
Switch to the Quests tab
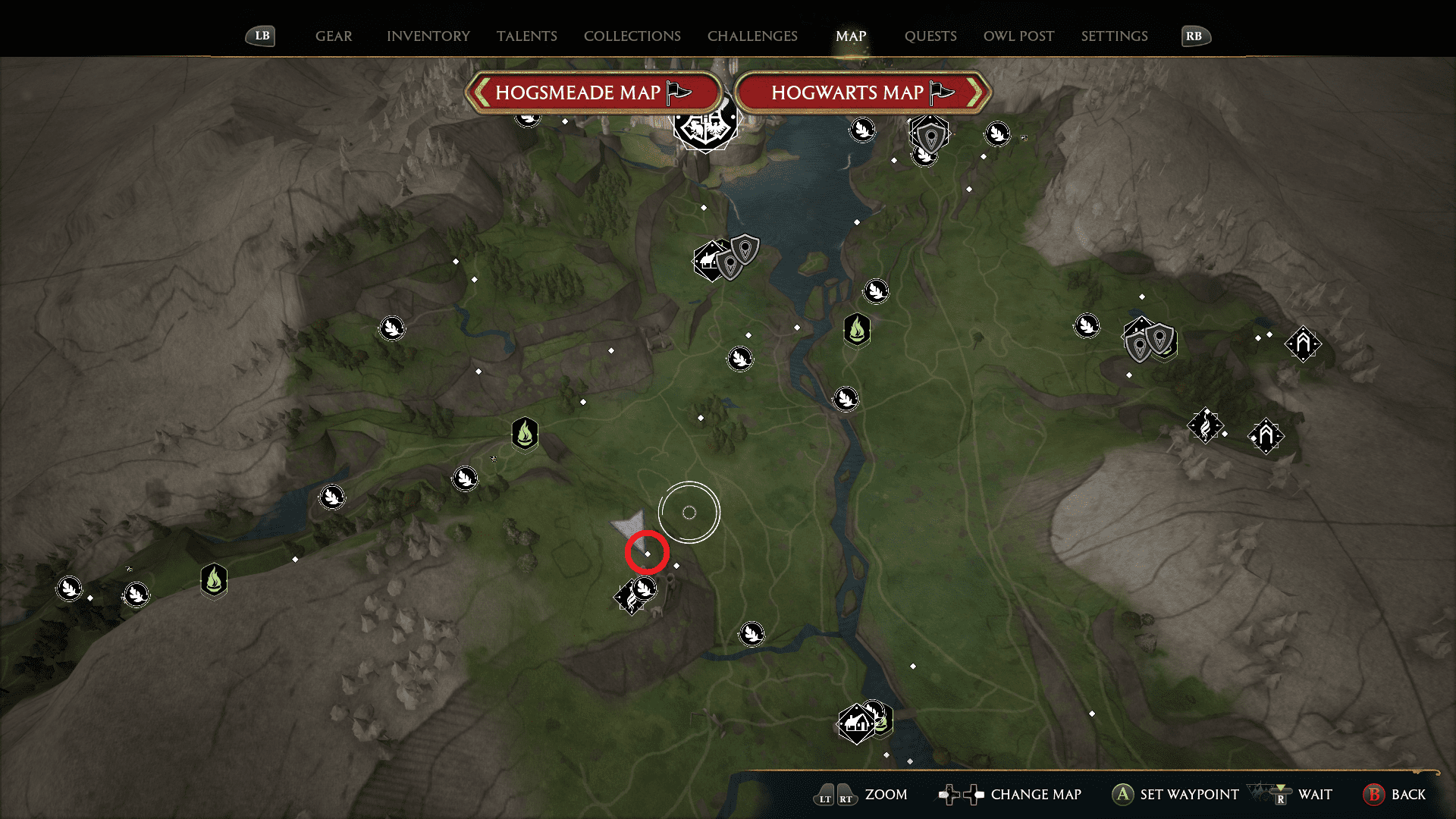tap(931, 36)
